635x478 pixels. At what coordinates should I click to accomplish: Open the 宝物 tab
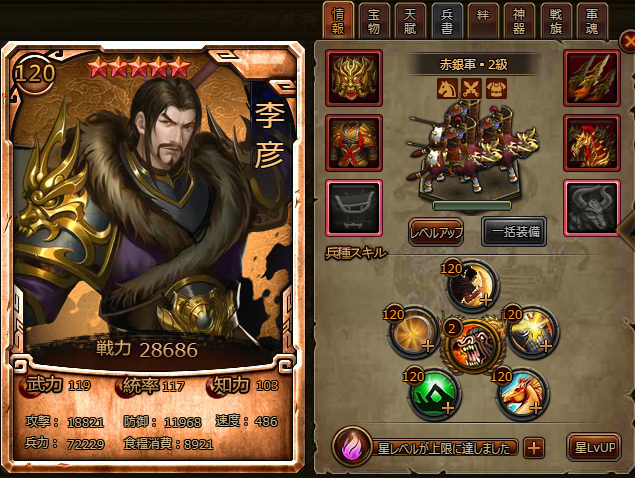point(373,18)
